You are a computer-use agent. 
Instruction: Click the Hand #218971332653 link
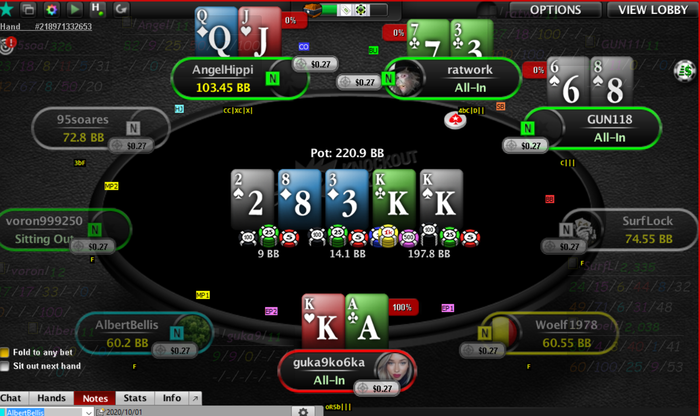coord(63,26)
